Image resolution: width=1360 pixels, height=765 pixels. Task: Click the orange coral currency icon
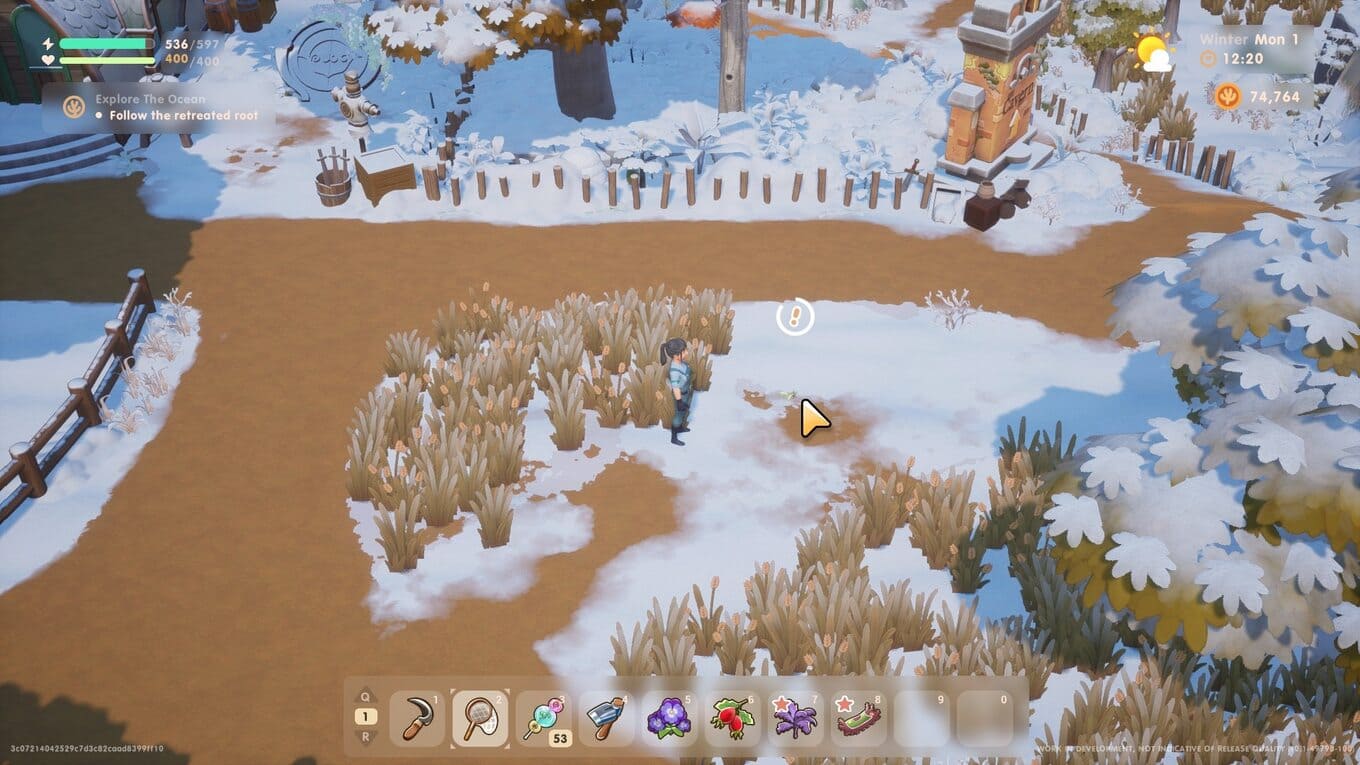1229,96
